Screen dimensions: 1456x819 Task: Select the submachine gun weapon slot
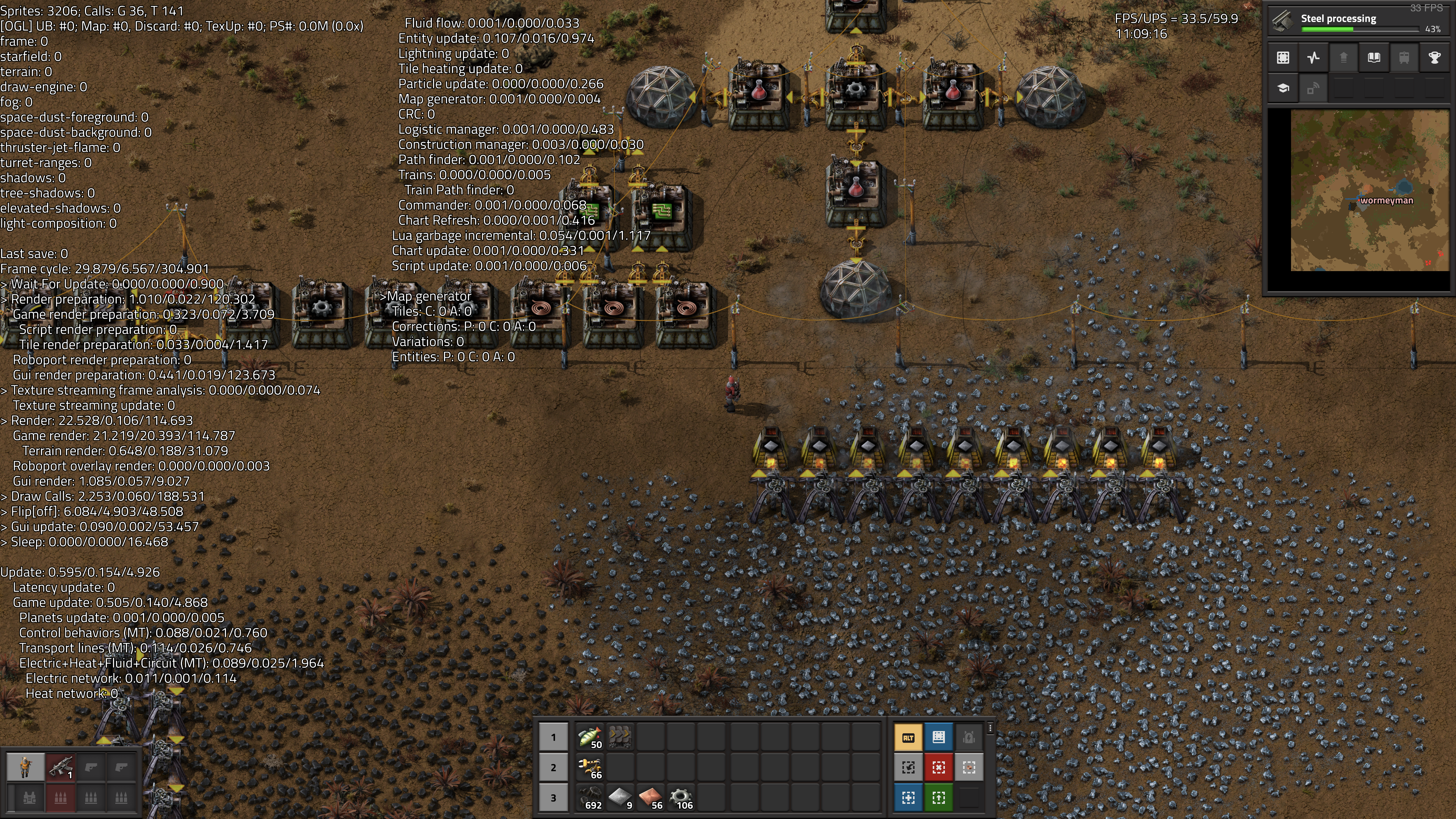point(60,767)
